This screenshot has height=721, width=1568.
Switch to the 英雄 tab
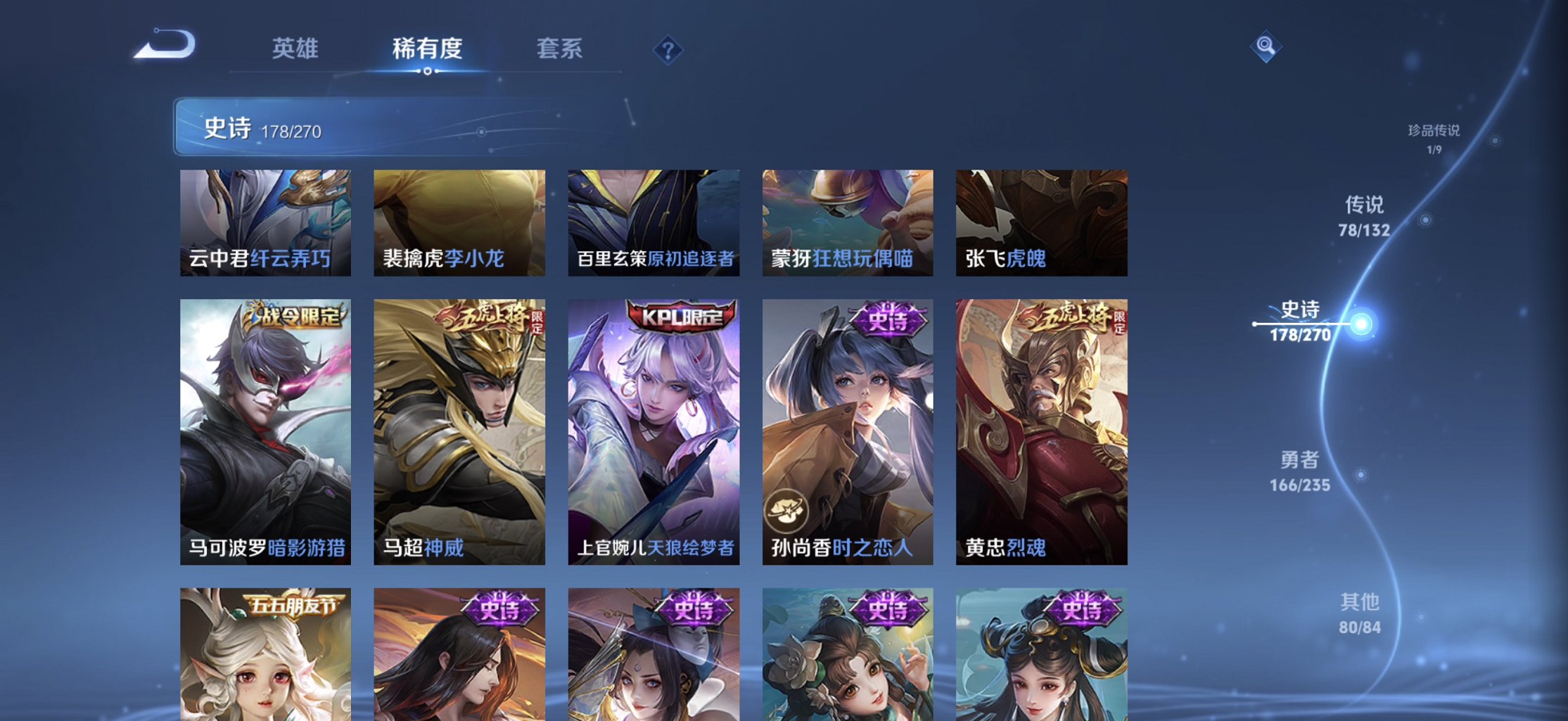click(x=296, y=49)
